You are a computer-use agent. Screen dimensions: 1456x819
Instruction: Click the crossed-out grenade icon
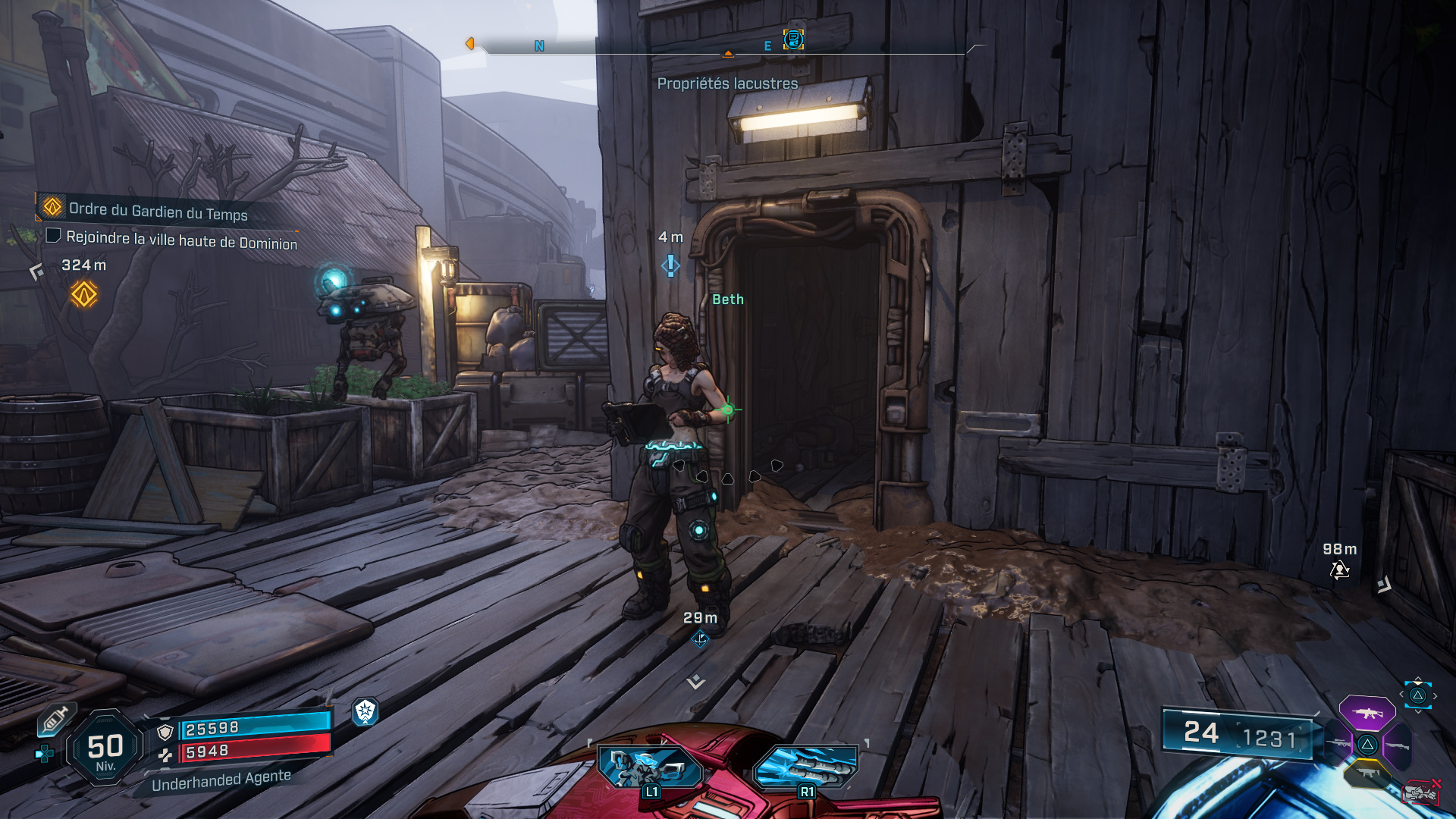pyautogui.click(x=1420, y=791)
